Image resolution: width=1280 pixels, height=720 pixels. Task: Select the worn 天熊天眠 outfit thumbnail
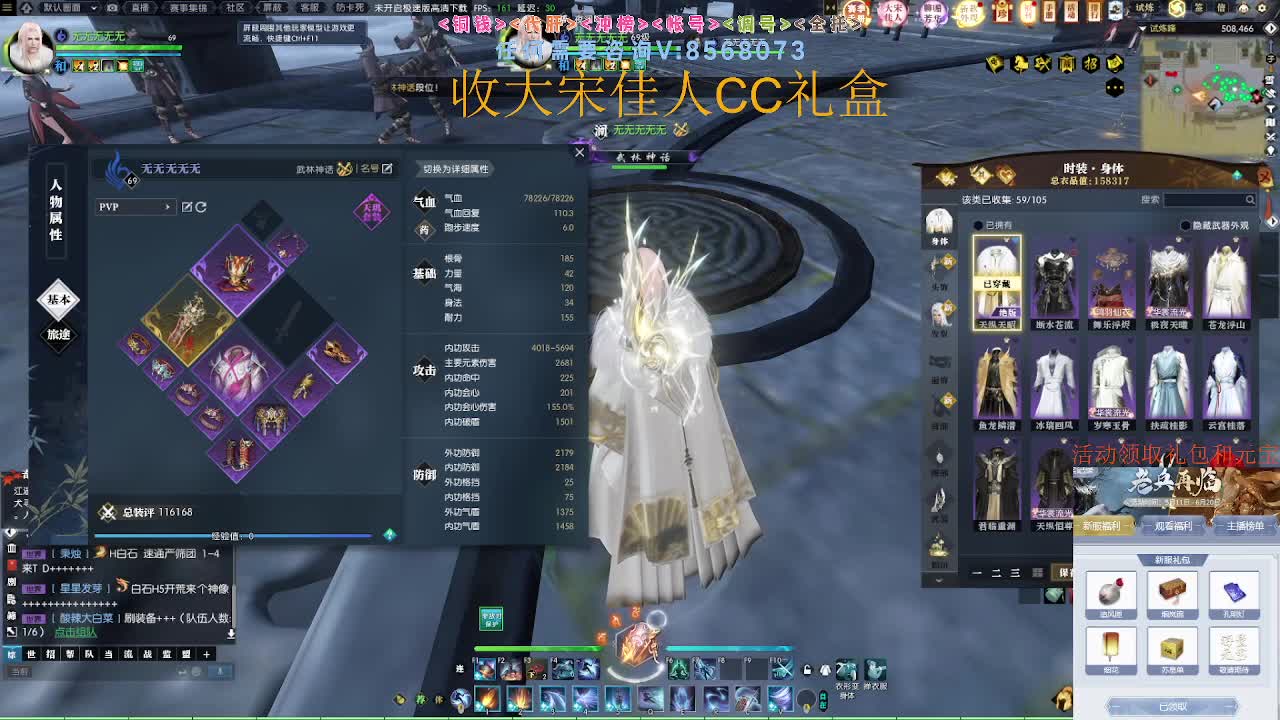1000,275
